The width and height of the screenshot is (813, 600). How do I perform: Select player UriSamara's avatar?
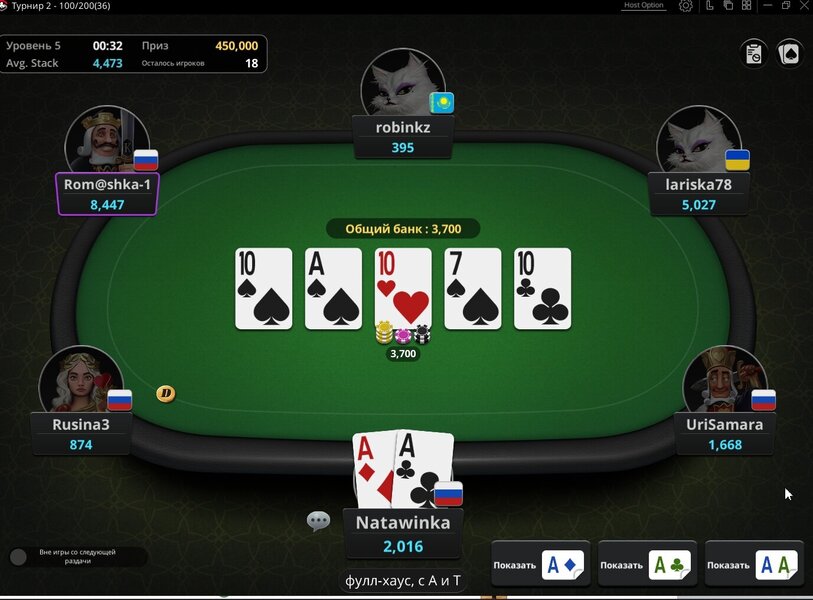tap(725, 380)
